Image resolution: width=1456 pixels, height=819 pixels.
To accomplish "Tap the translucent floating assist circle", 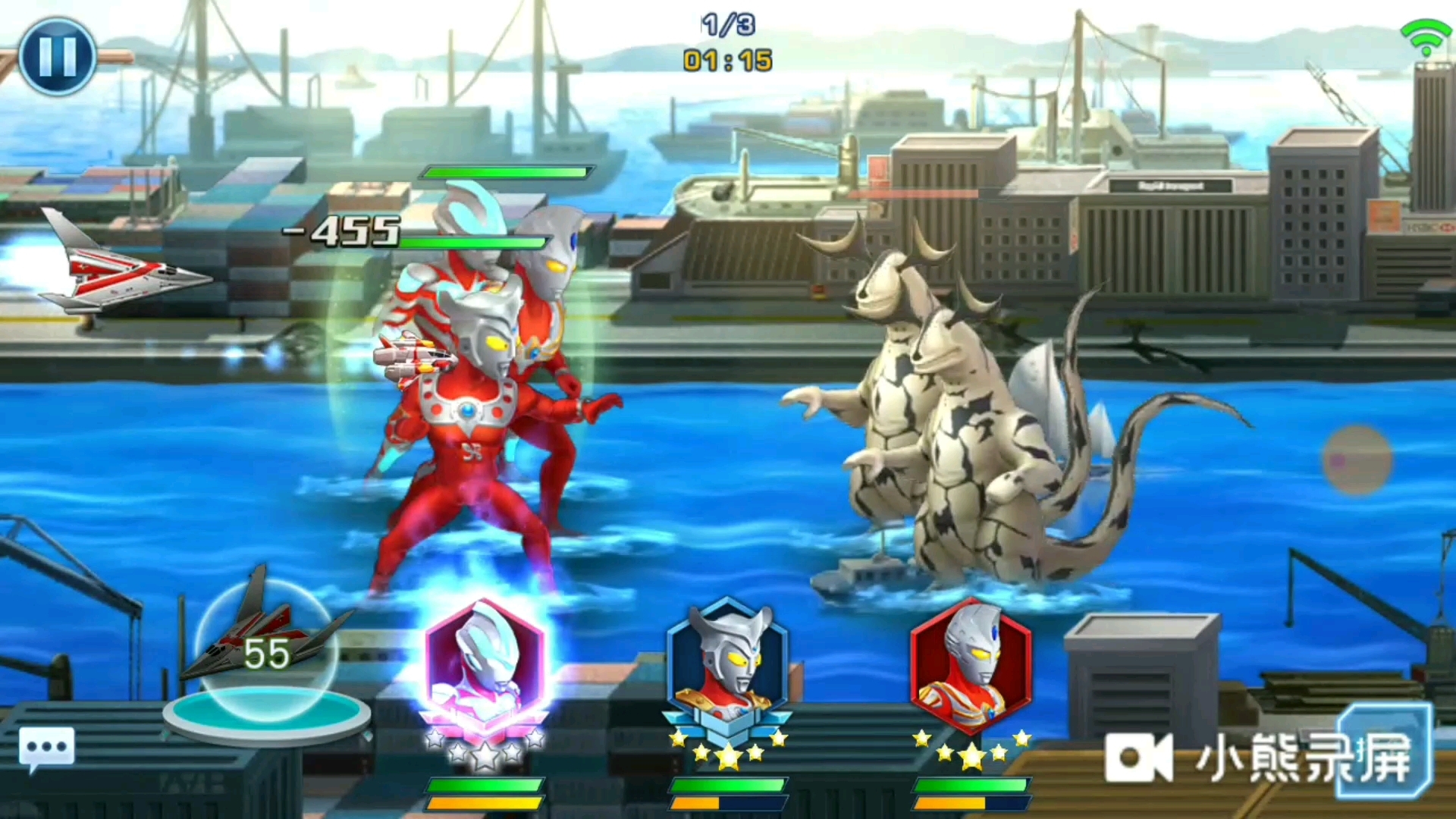I will (1357, 460).
